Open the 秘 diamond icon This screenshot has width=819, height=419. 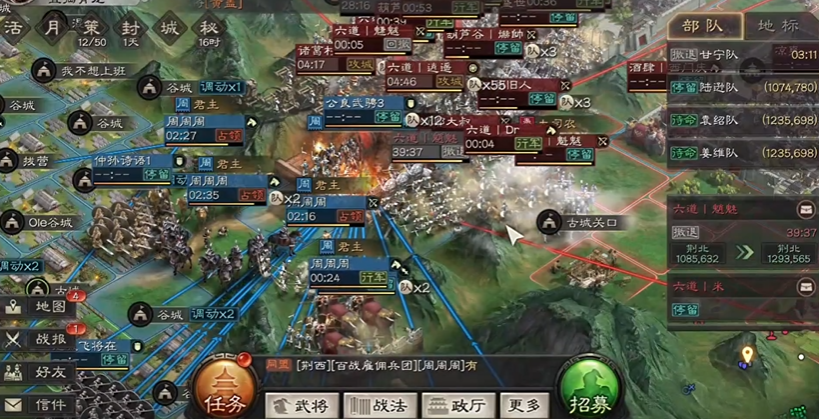[209, 28]
